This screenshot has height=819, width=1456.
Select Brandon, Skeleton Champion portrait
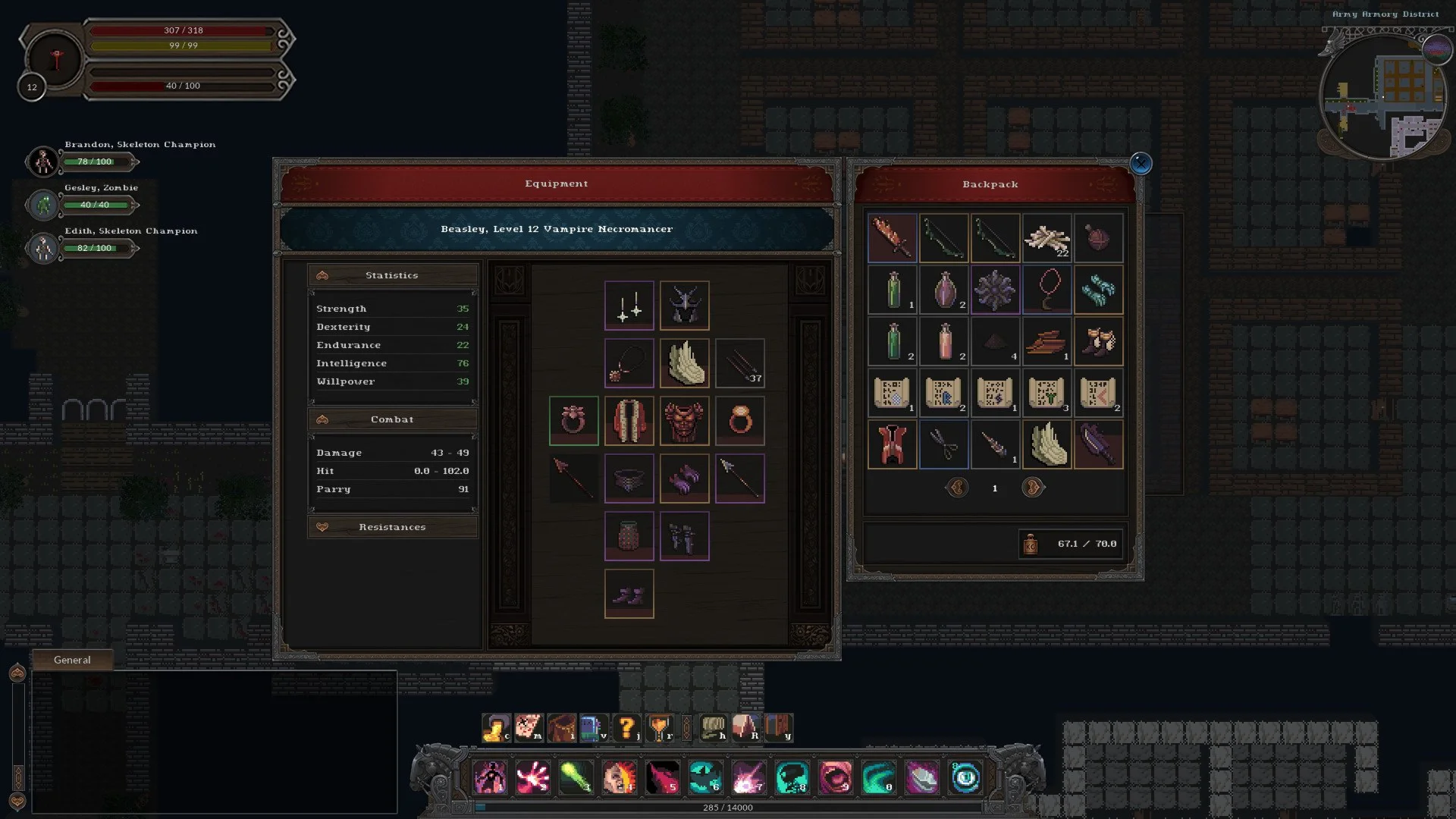(x=42, y=162)
